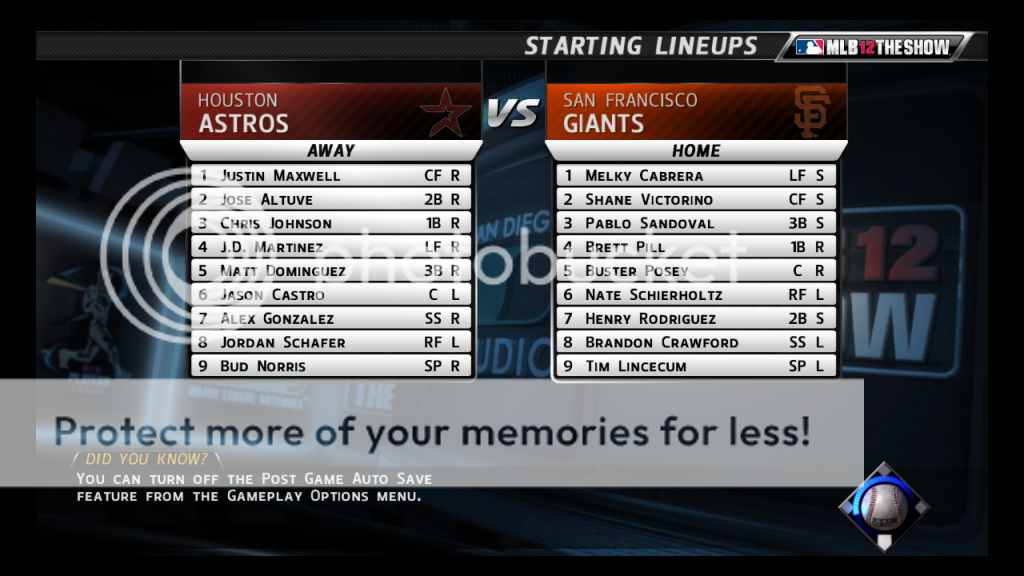
Task: Select Henry Rodriguez at second base
Action: [x=696, y=319]
